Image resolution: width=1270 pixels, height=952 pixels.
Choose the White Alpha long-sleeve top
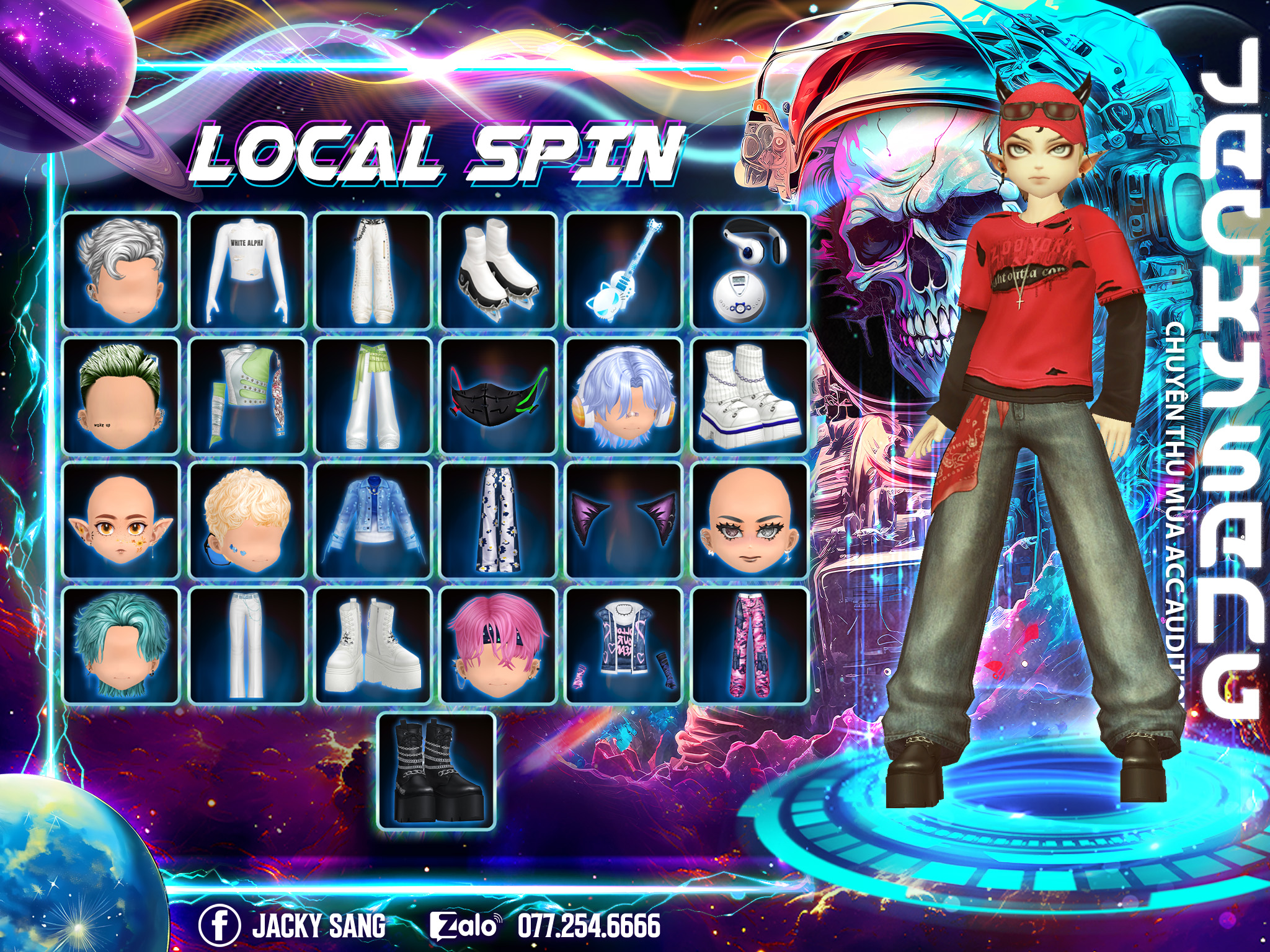click(x=247, y=270)
